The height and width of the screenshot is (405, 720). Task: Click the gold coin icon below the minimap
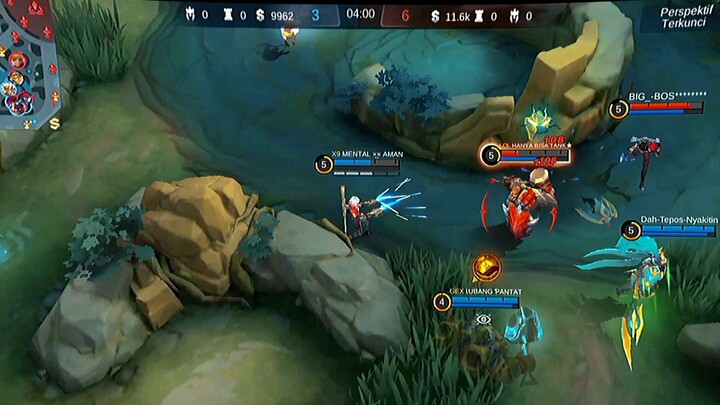click(x=54, y=123)
